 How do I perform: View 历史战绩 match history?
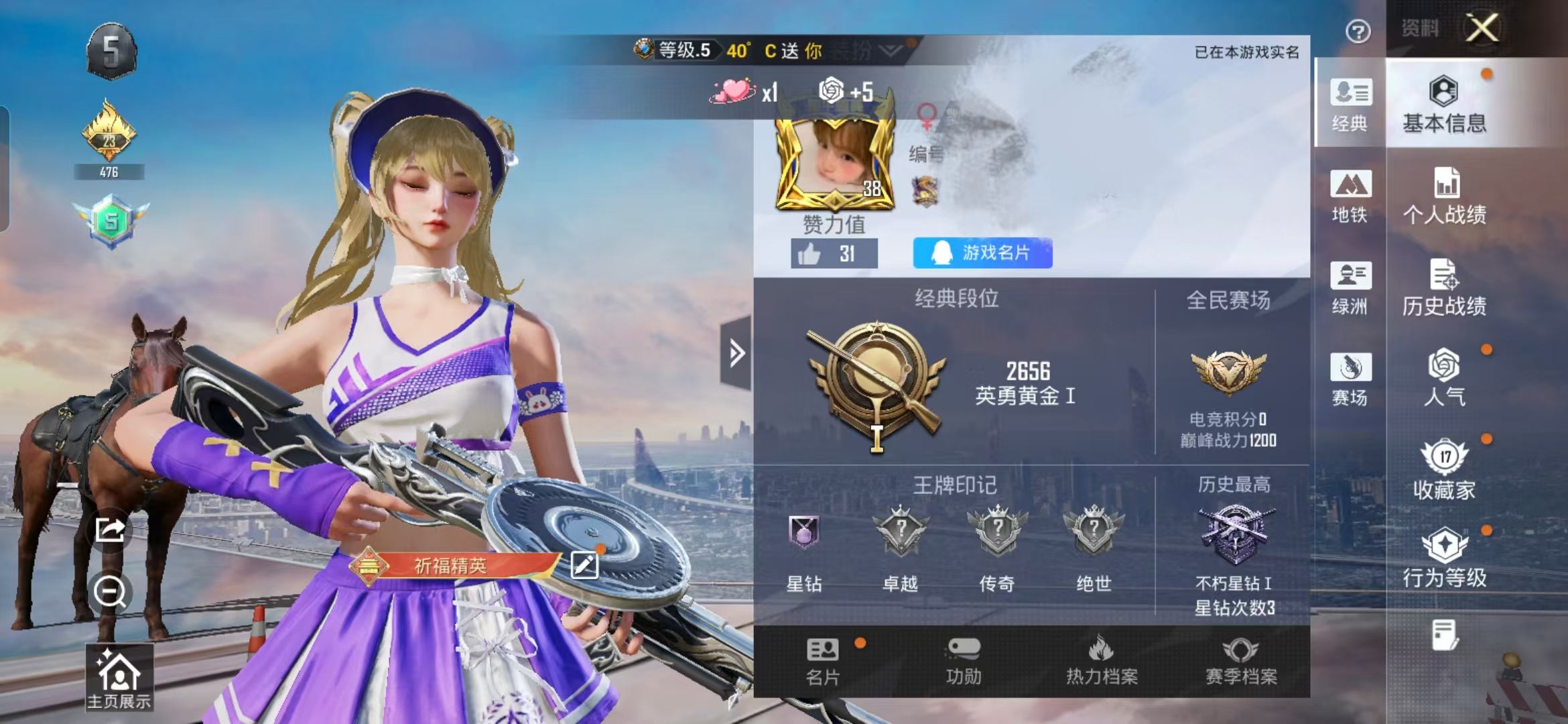click(x=1444, y=288)
